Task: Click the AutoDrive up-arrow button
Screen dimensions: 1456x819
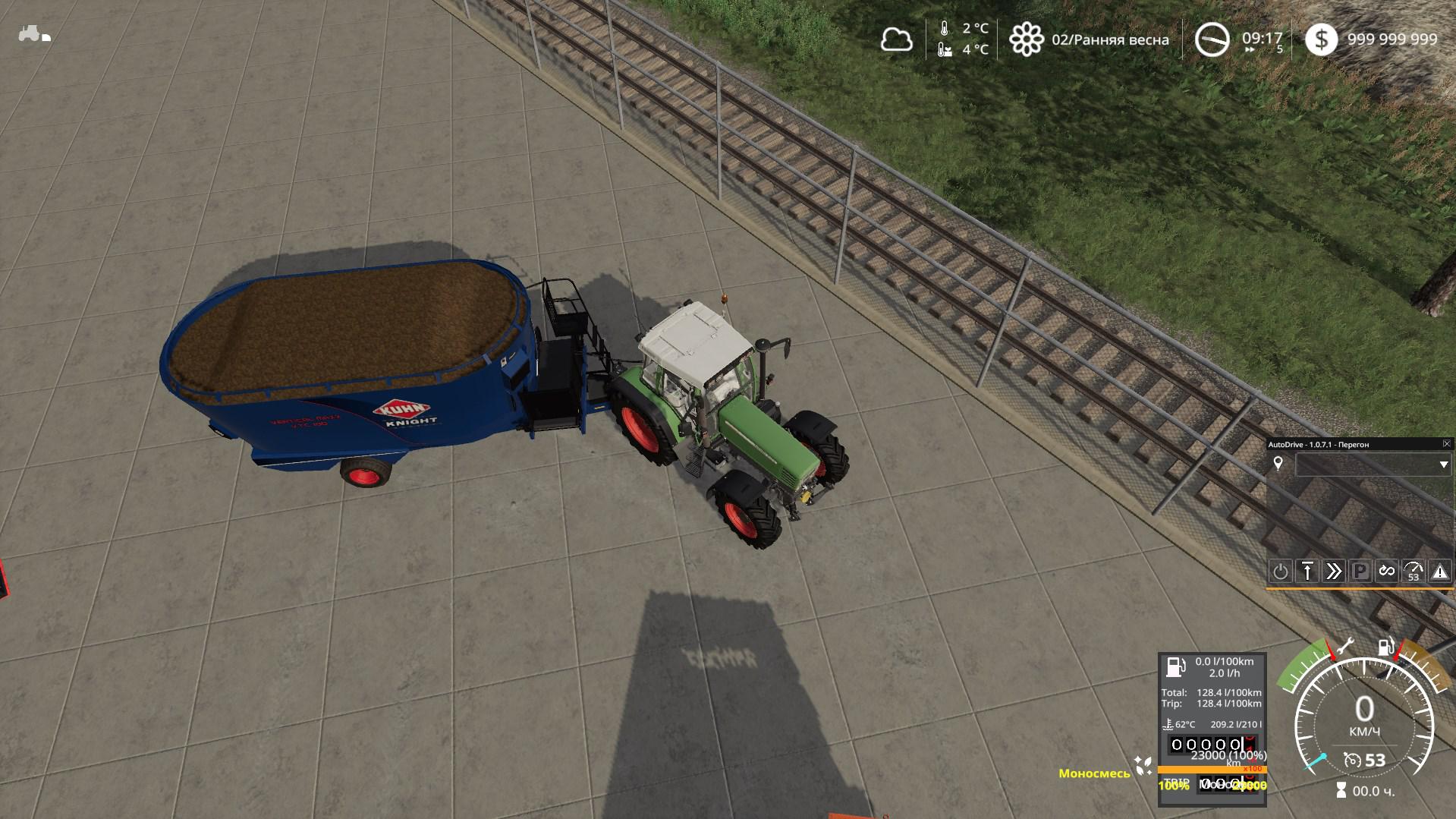Action: click(1307, 572)
